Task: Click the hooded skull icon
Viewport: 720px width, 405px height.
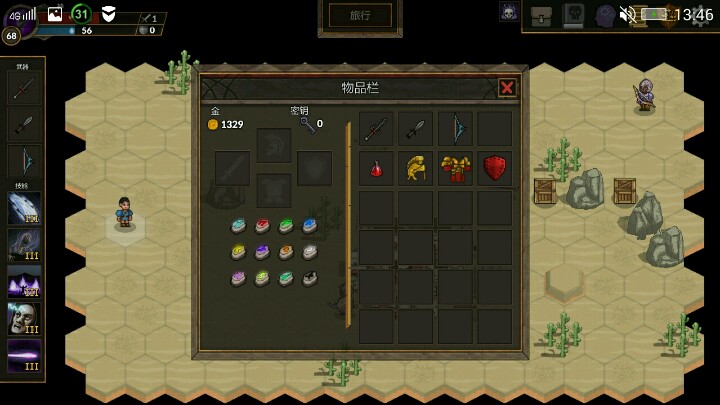Action: click(x=509, y=13)
